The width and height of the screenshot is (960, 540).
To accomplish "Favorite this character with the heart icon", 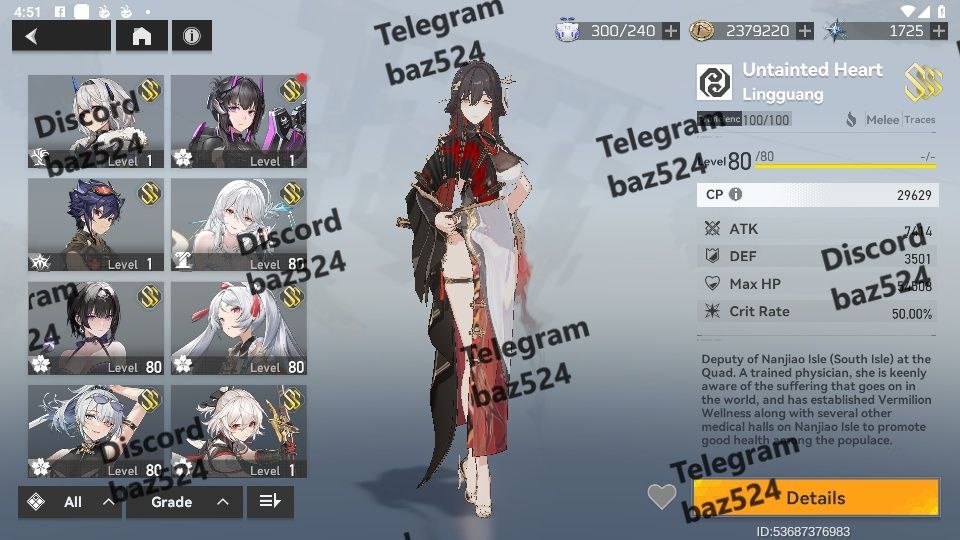I will (x=661, y=496).
